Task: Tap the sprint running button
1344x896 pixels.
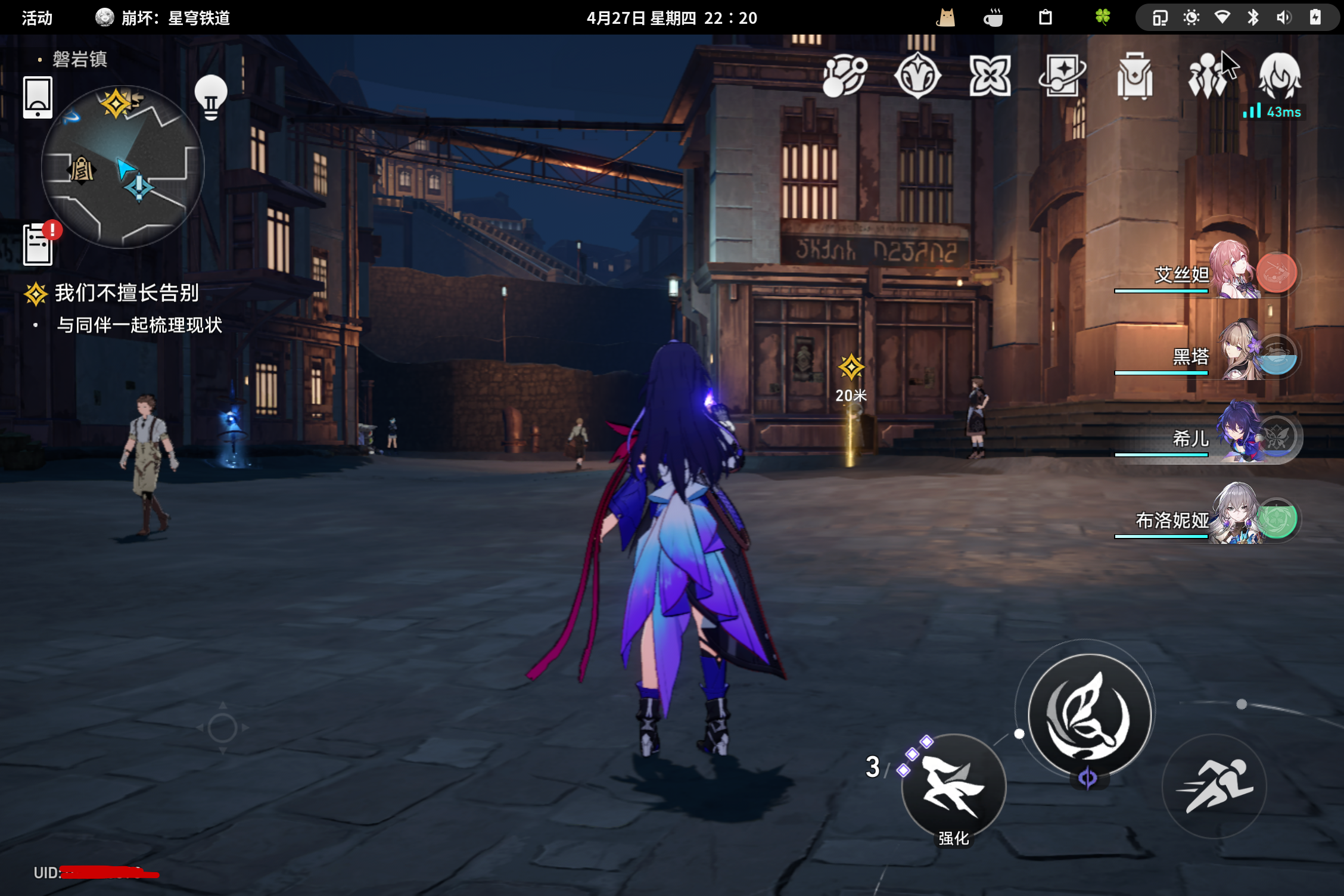Action: [1214, 786]
